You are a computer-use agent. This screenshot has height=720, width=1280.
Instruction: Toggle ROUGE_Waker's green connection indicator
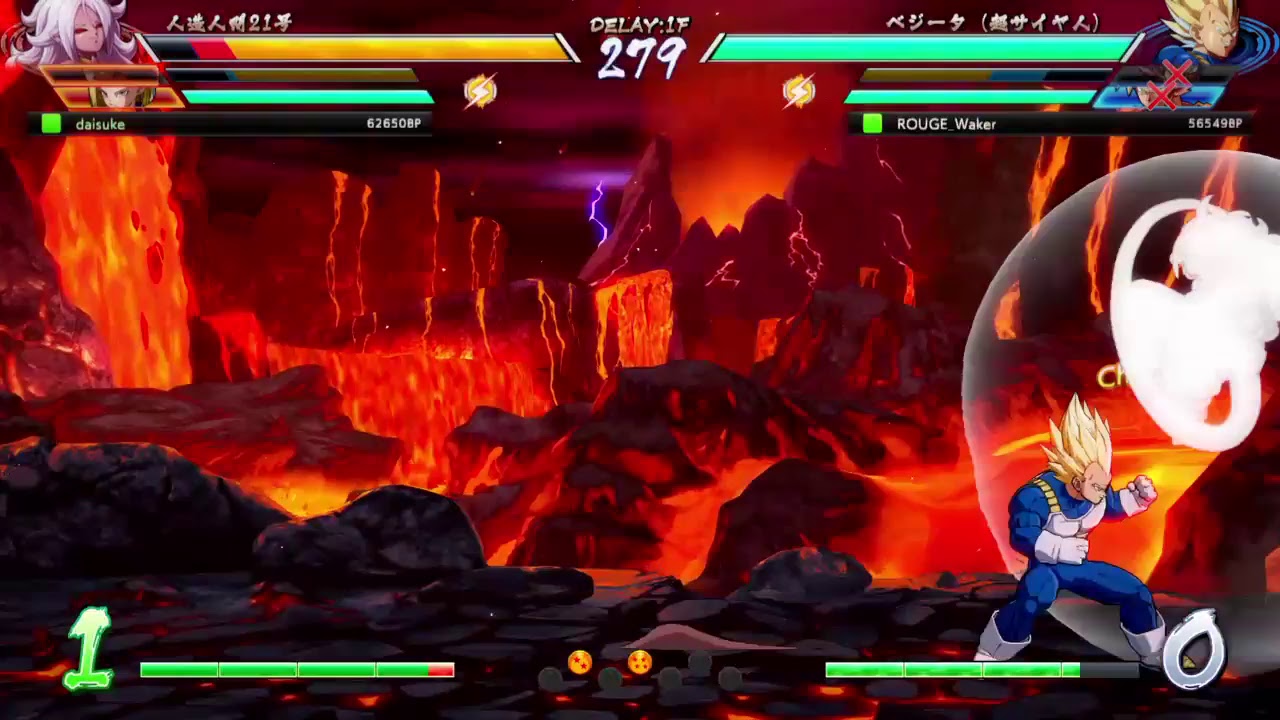(x=871, y=123)
